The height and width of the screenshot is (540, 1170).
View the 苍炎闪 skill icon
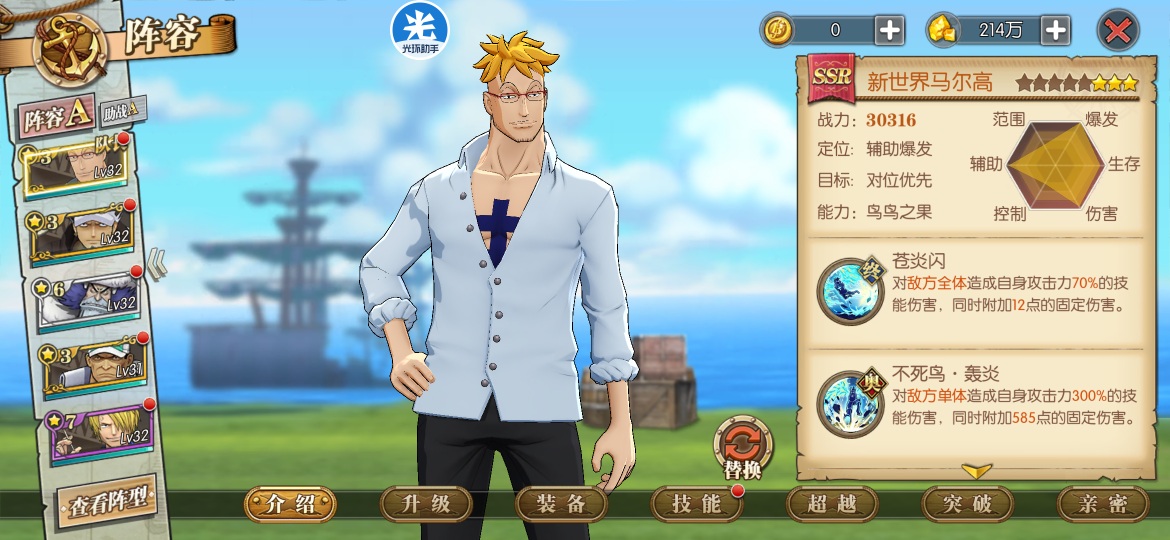[849, 290]
